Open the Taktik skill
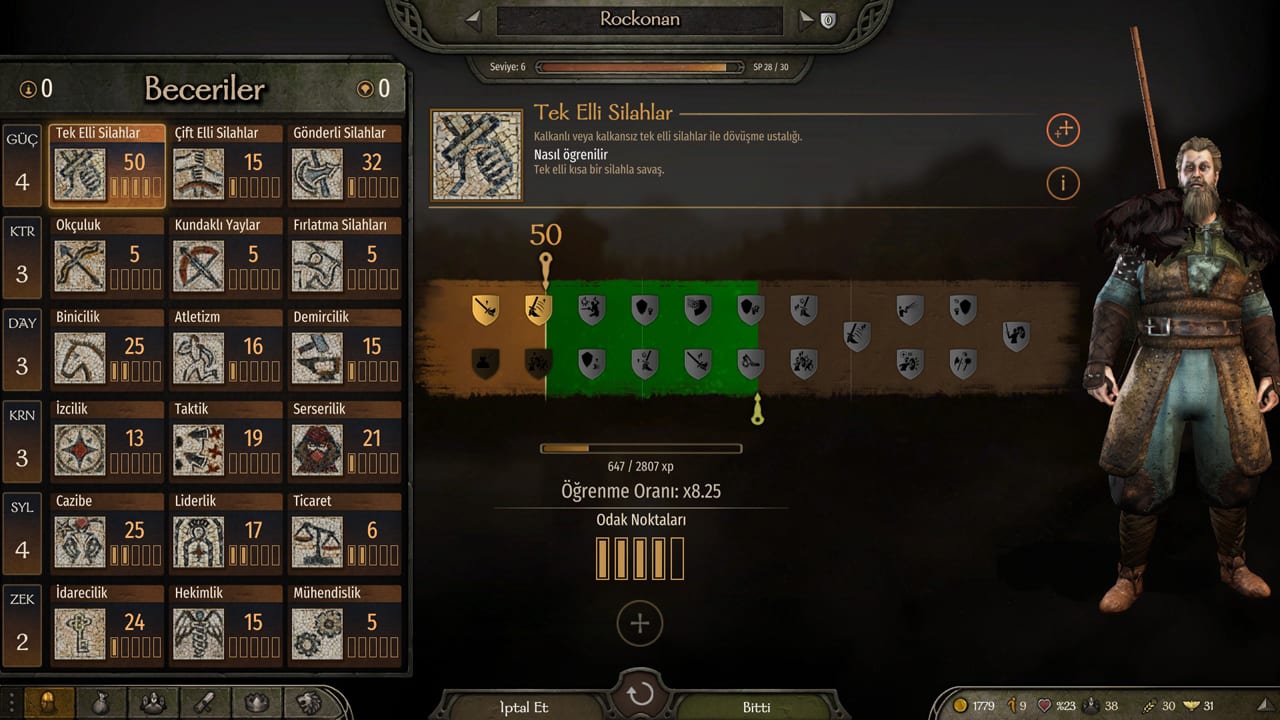1280x720 pixels. (x=226, y=442)
